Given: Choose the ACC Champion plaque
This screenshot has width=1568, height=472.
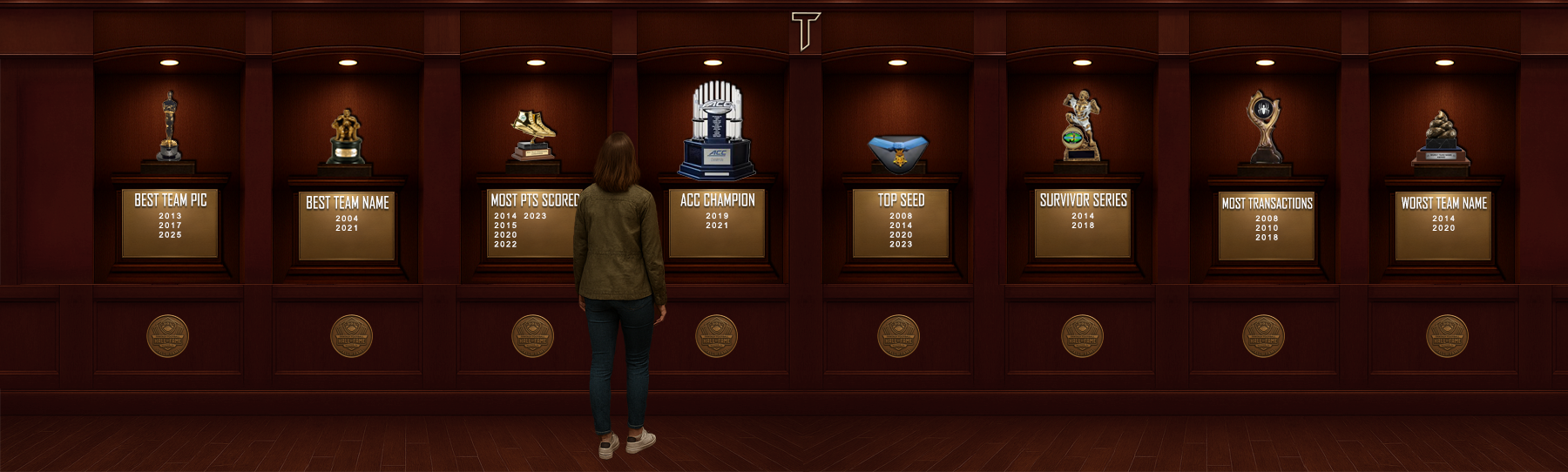Looking at the screenshot, I should tap(717, 224).
